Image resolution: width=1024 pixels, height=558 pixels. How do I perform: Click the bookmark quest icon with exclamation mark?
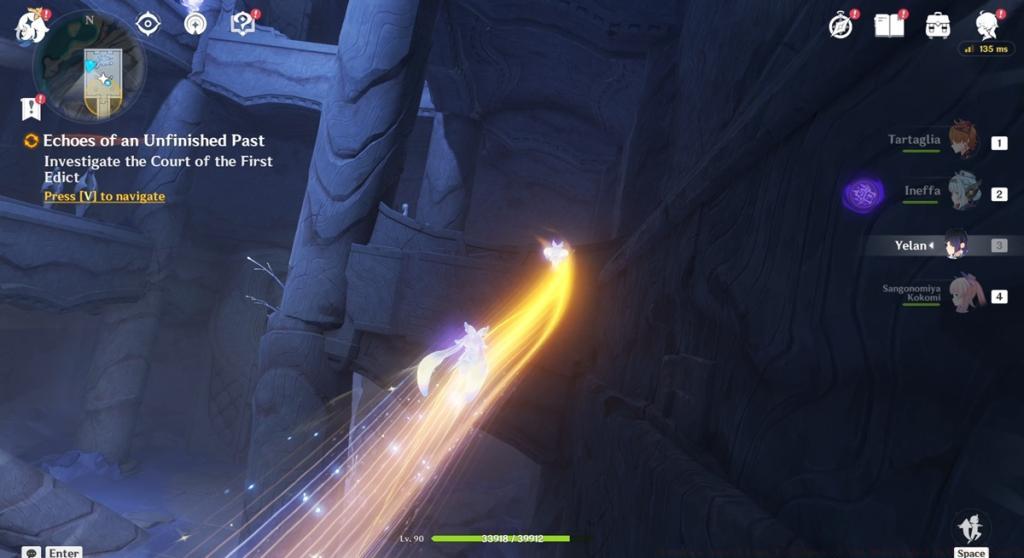31,108
